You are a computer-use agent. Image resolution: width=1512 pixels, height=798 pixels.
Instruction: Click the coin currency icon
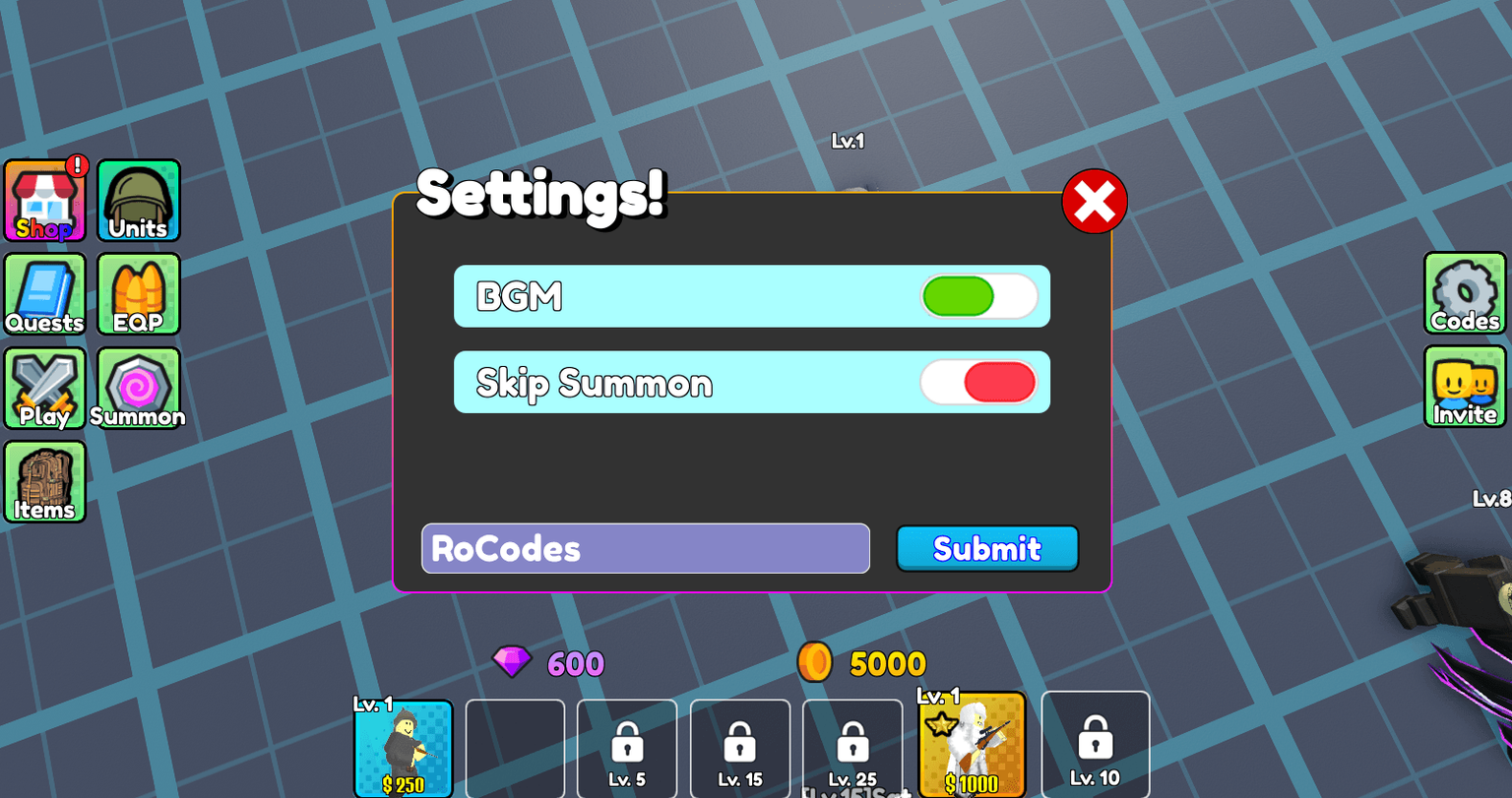[x=813, y=663]
